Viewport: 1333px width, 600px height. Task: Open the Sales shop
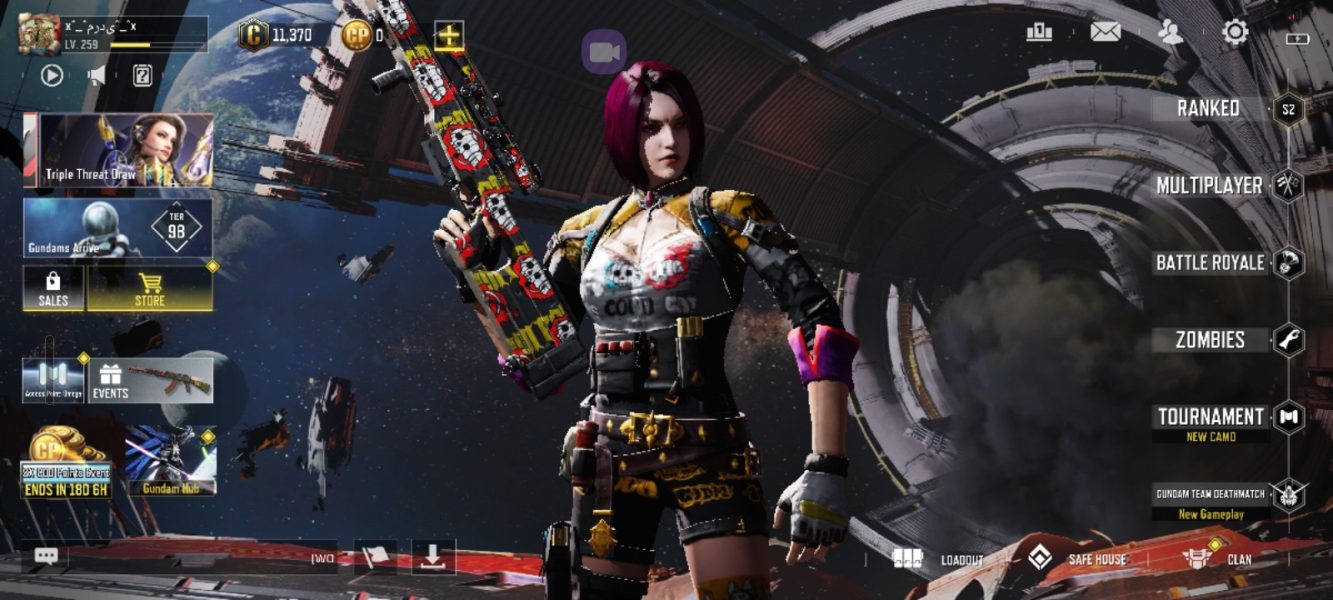(53, 288)
